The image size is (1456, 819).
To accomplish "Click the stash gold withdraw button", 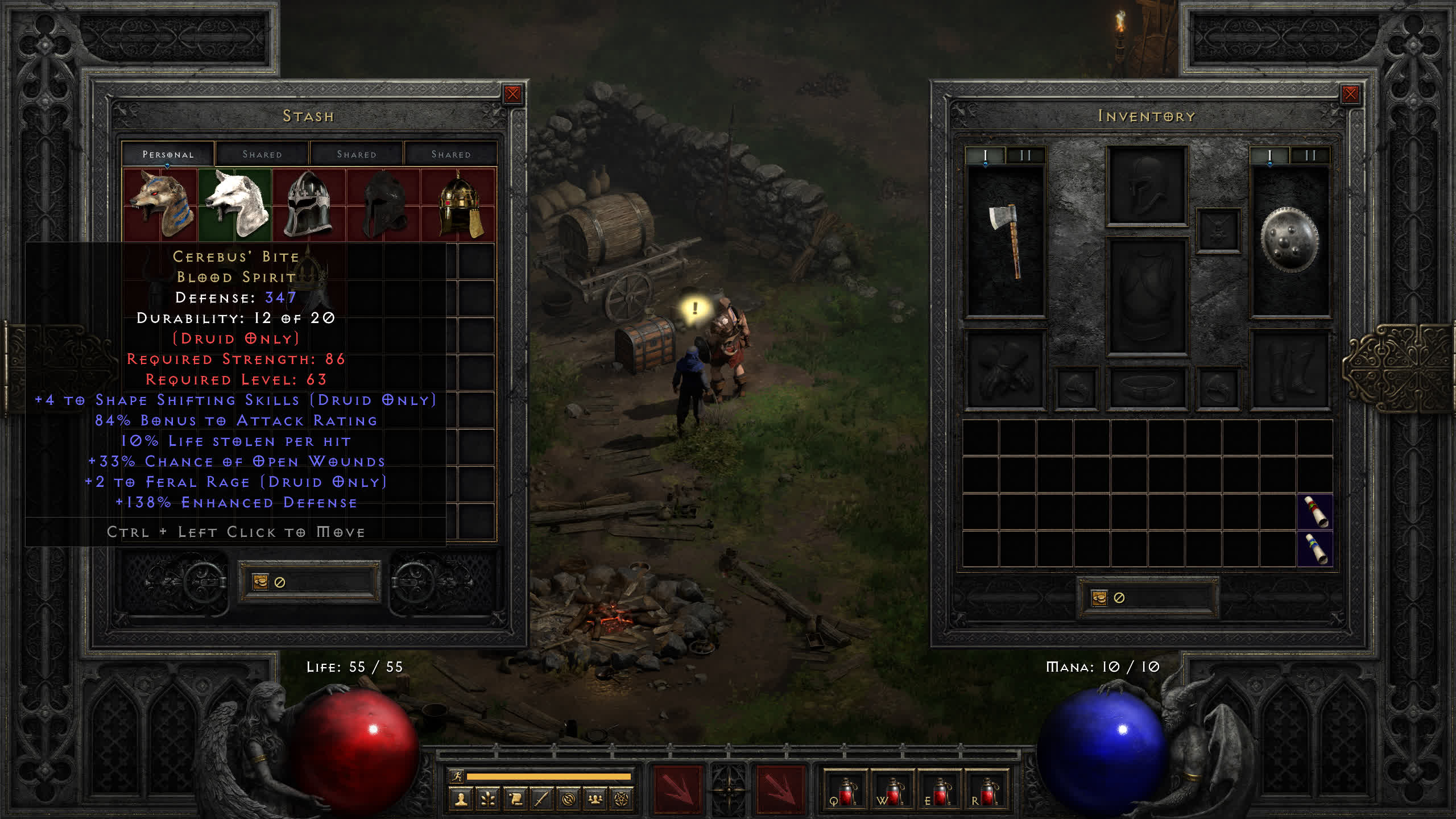I will (x=260, y=582).
